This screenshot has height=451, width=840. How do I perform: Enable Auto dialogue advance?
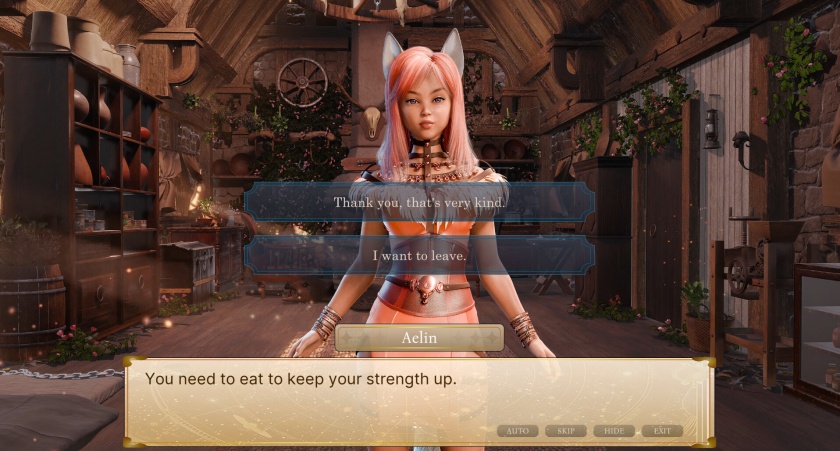[x=517, y=431]
